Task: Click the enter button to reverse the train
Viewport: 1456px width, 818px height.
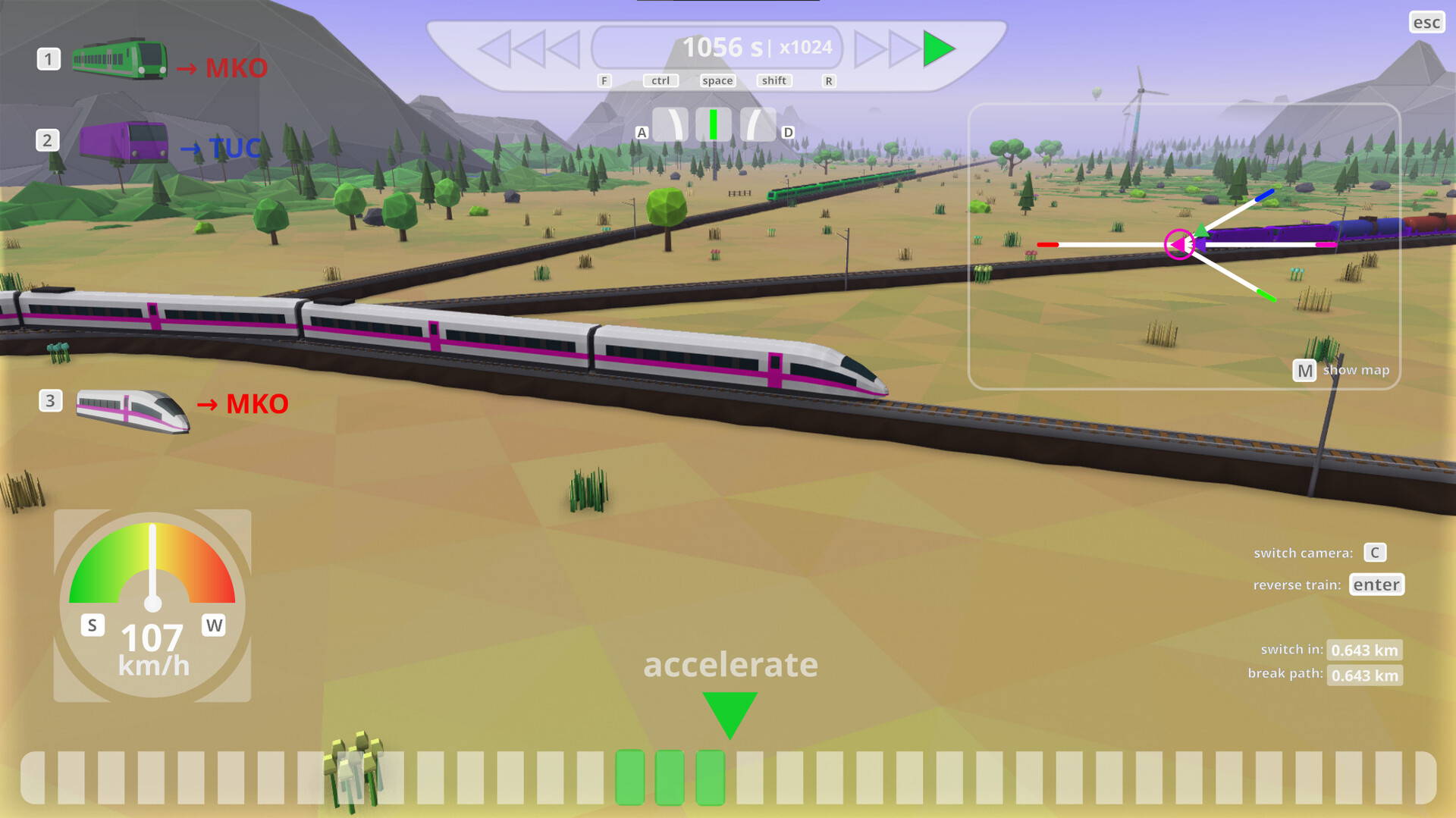Action: click(x=1376, y=585)
